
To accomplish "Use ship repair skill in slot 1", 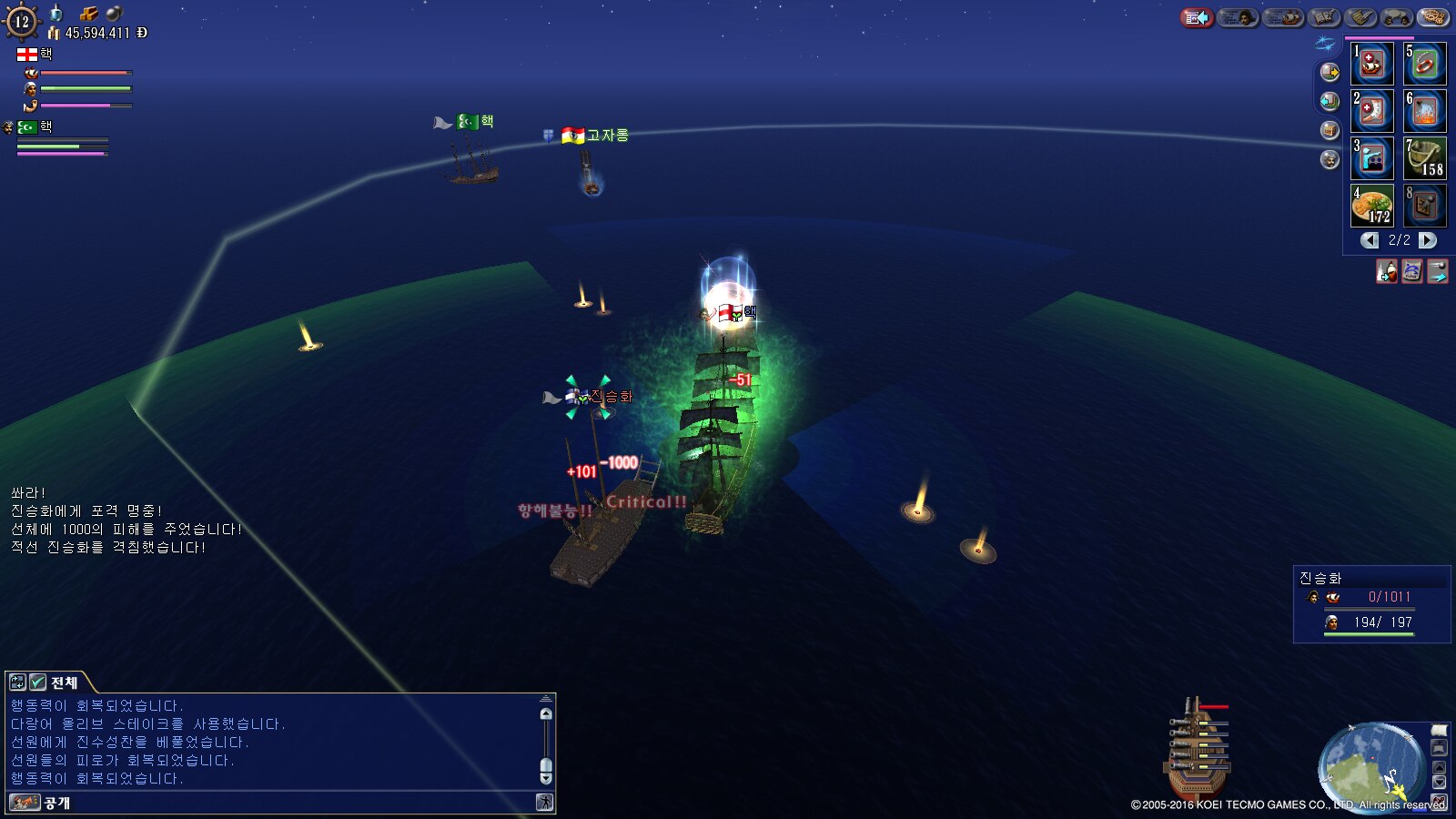I will point(1371,64).
